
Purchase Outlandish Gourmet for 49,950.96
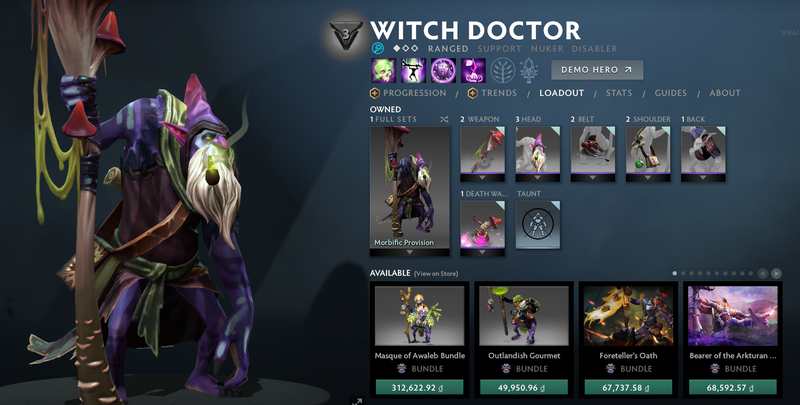[x=524, y=387]
